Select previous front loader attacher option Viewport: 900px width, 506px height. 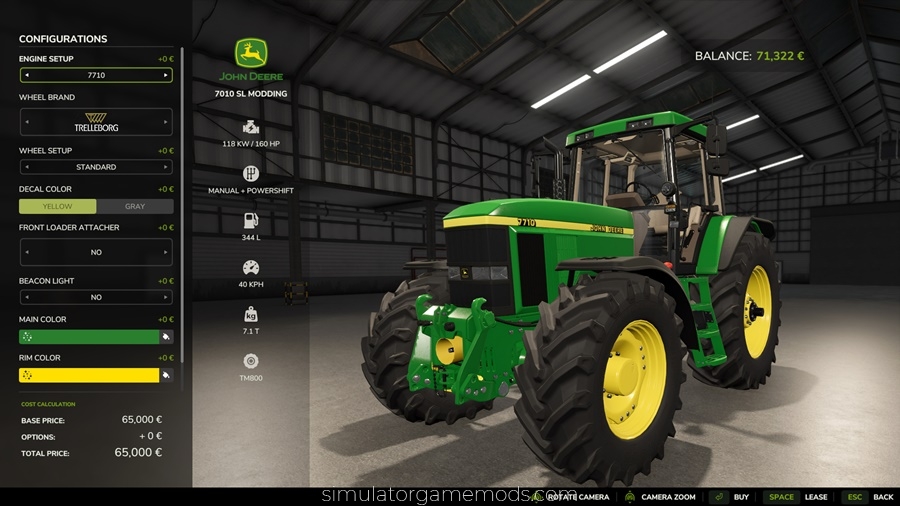point(26,252)
